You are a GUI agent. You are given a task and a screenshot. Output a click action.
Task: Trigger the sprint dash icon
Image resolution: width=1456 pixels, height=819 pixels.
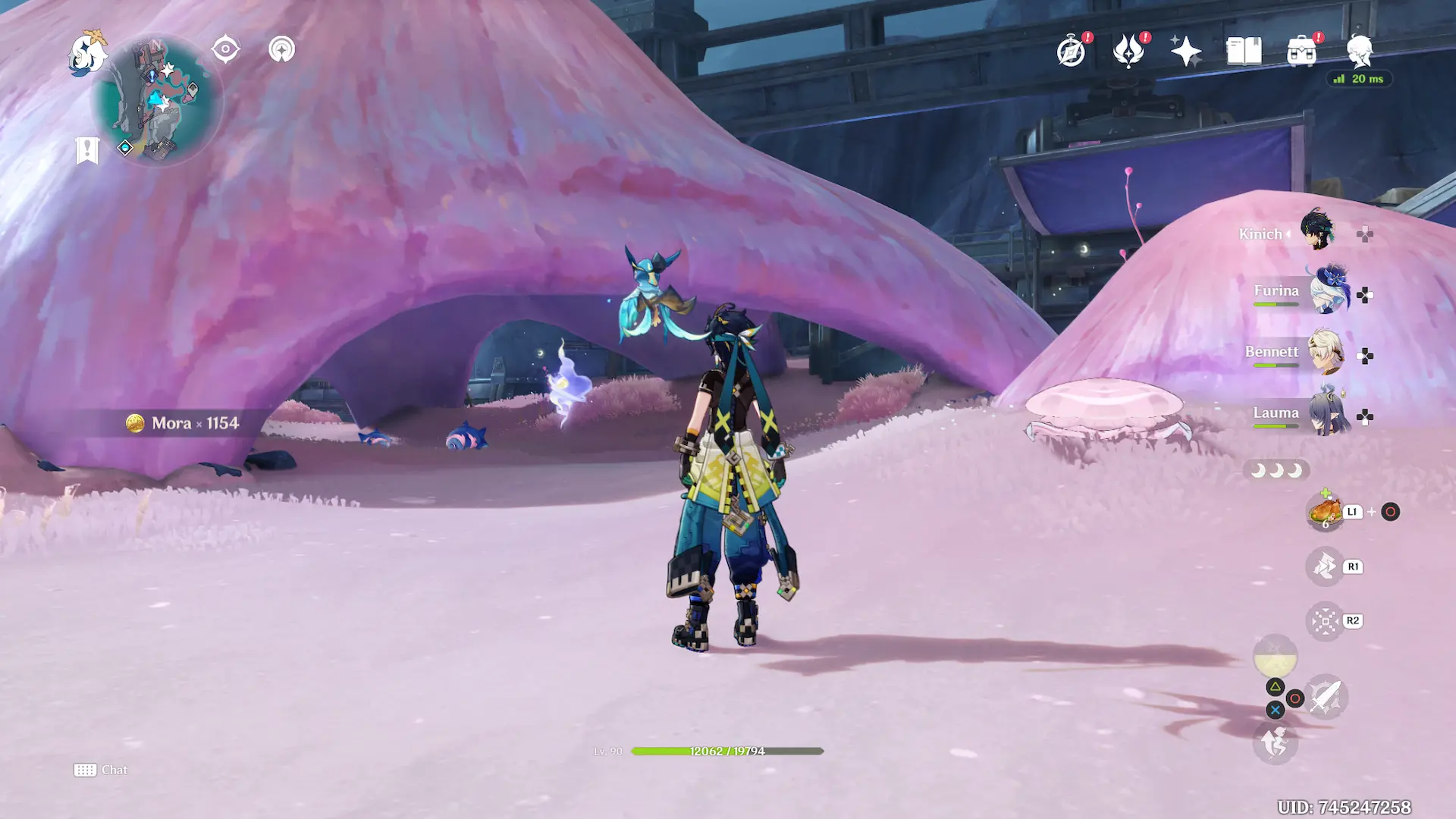coord(1275,742)
